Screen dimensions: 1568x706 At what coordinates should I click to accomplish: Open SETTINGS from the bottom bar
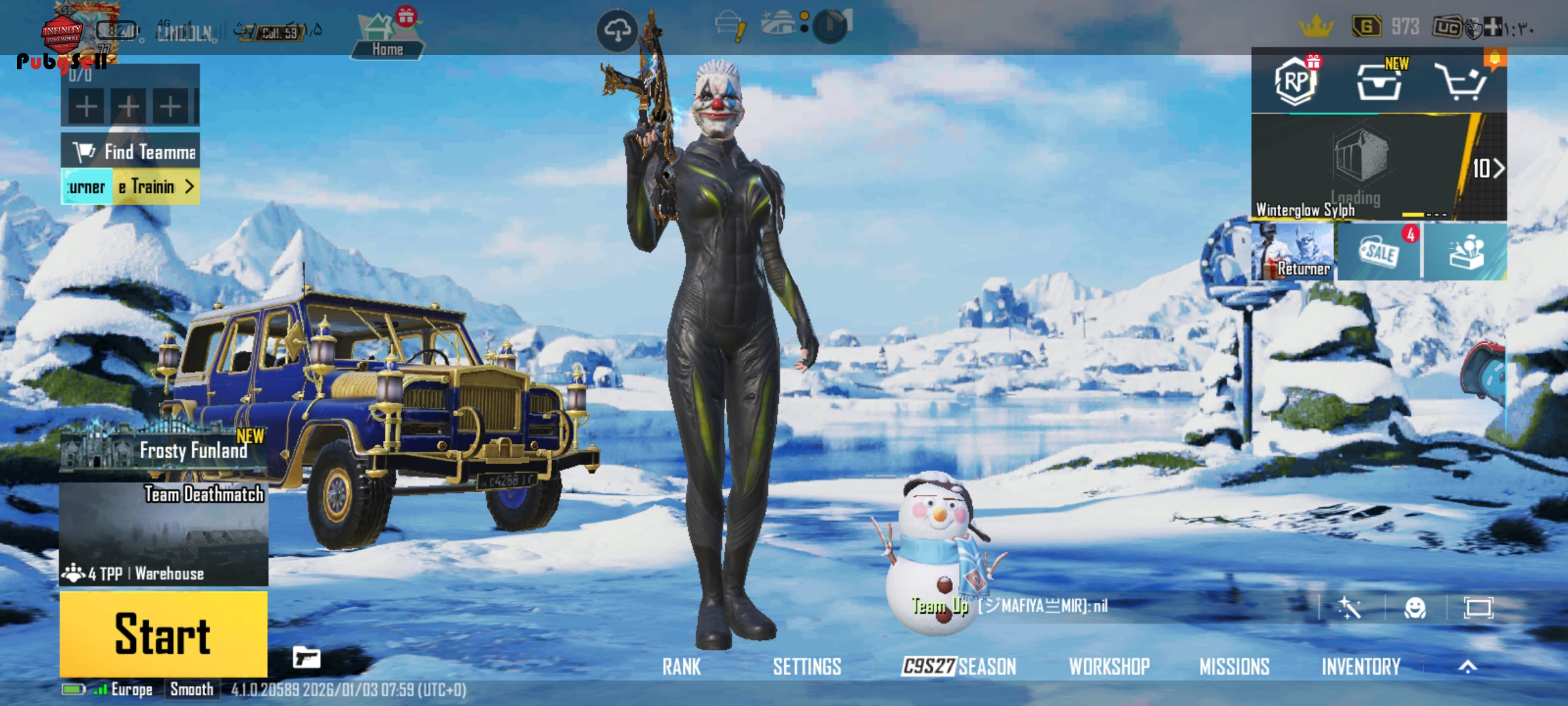click(807, 667)
